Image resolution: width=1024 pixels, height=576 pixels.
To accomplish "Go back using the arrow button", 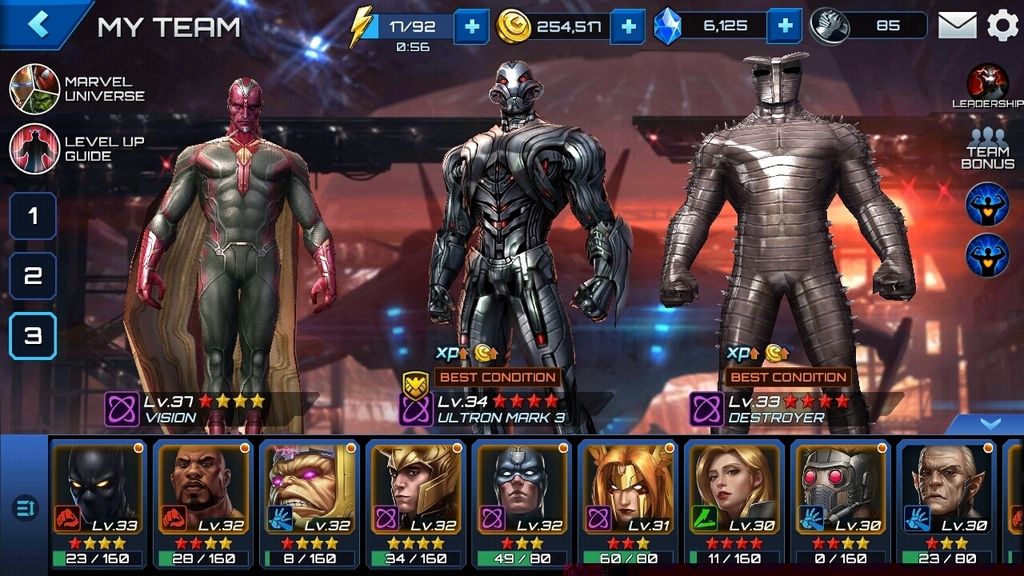I will (38, 24).
